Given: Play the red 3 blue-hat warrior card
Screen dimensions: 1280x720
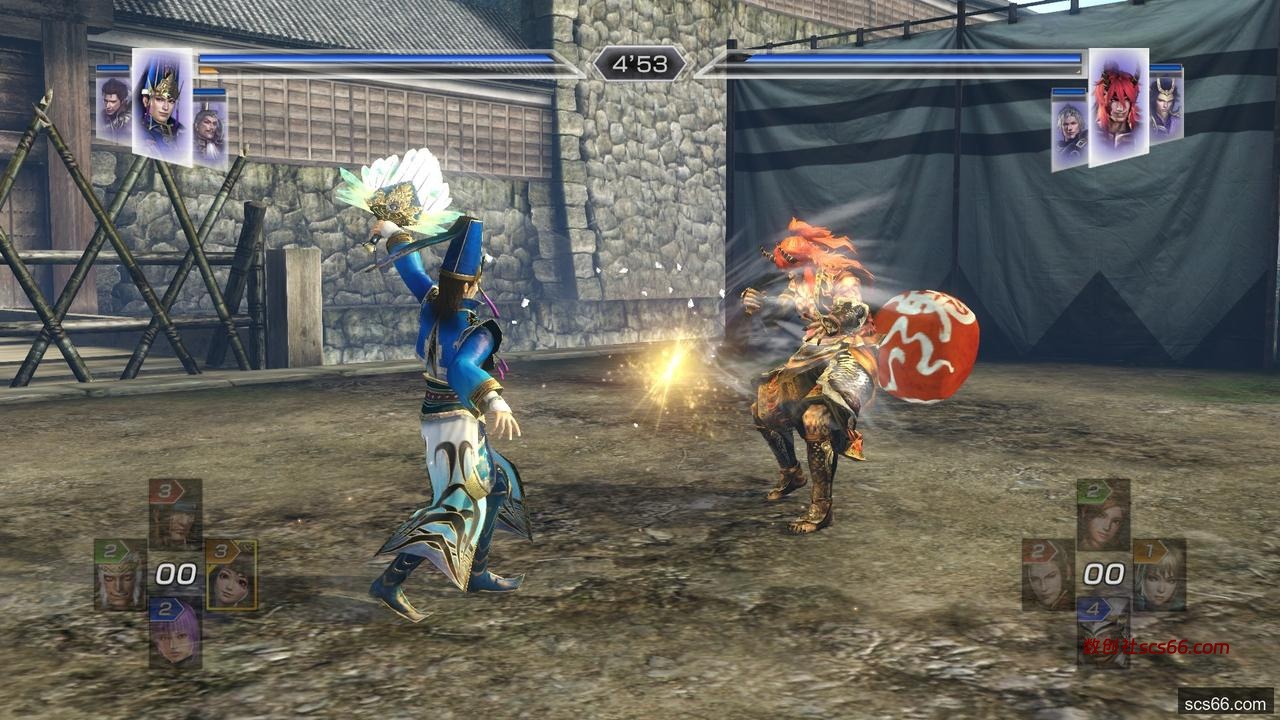Looking at the screenshot, I should 175,512.
